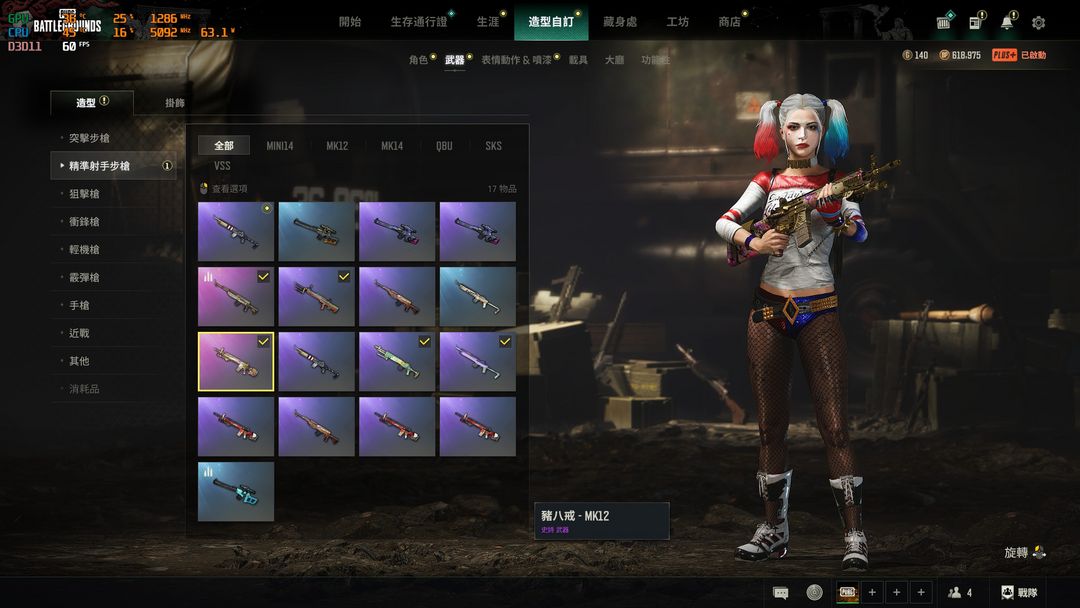Toggle the 查看選項 view options
Image resolution: width=1080 pixels, height=608 pixels.
coord(224,188)
